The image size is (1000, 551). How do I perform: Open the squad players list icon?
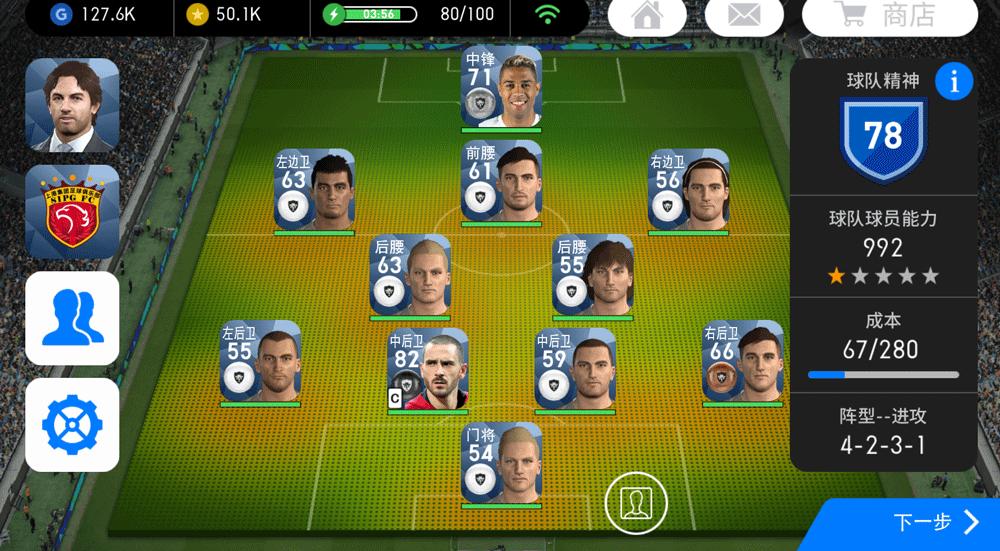click(72, 318)
